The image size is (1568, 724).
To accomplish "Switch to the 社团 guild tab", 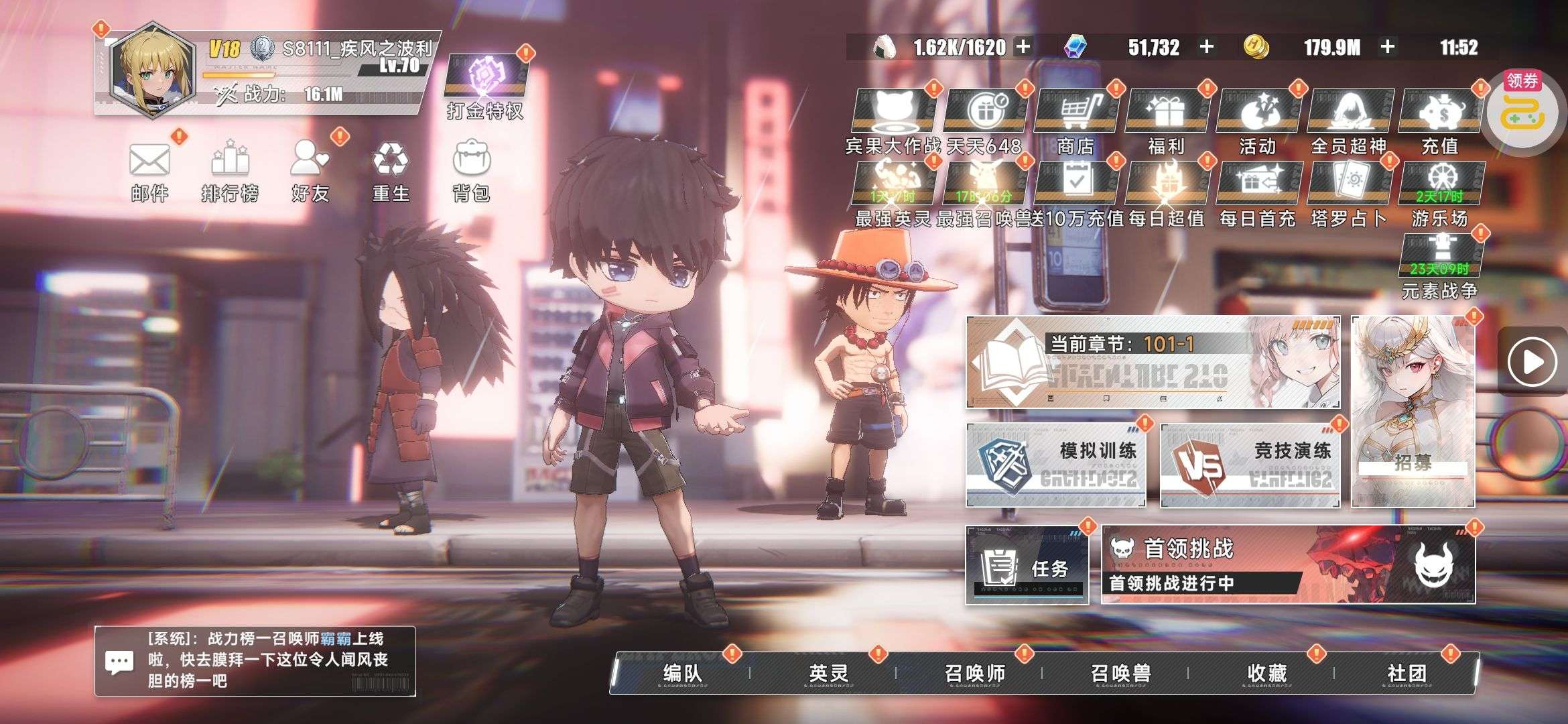I will [1407, 672].
